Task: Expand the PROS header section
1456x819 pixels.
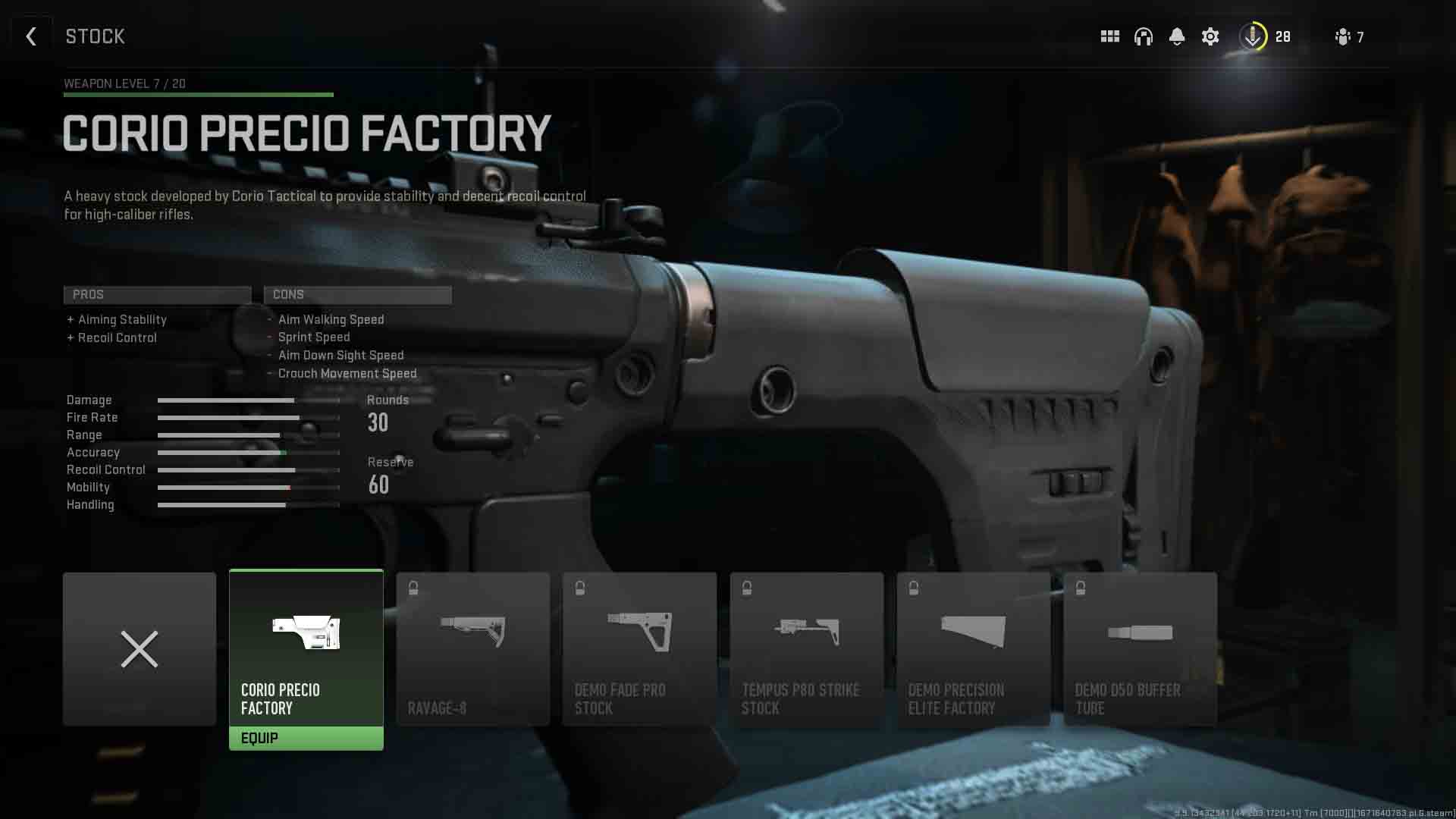Action: tap(157, 295)
